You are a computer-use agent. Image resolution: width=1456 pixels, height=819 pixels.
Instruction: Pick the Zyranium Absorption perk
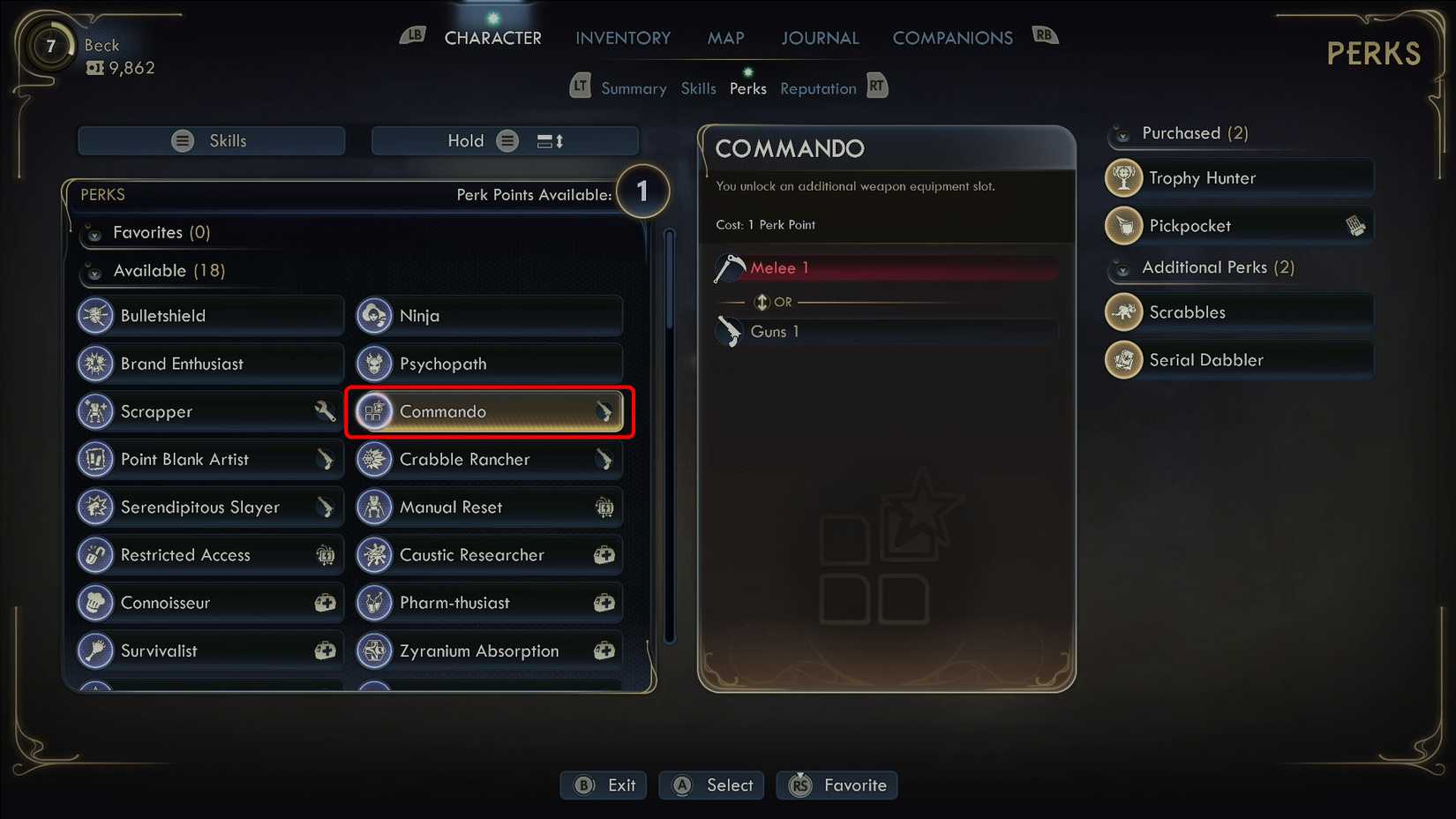pyautogui.click(x=489, y=650)
